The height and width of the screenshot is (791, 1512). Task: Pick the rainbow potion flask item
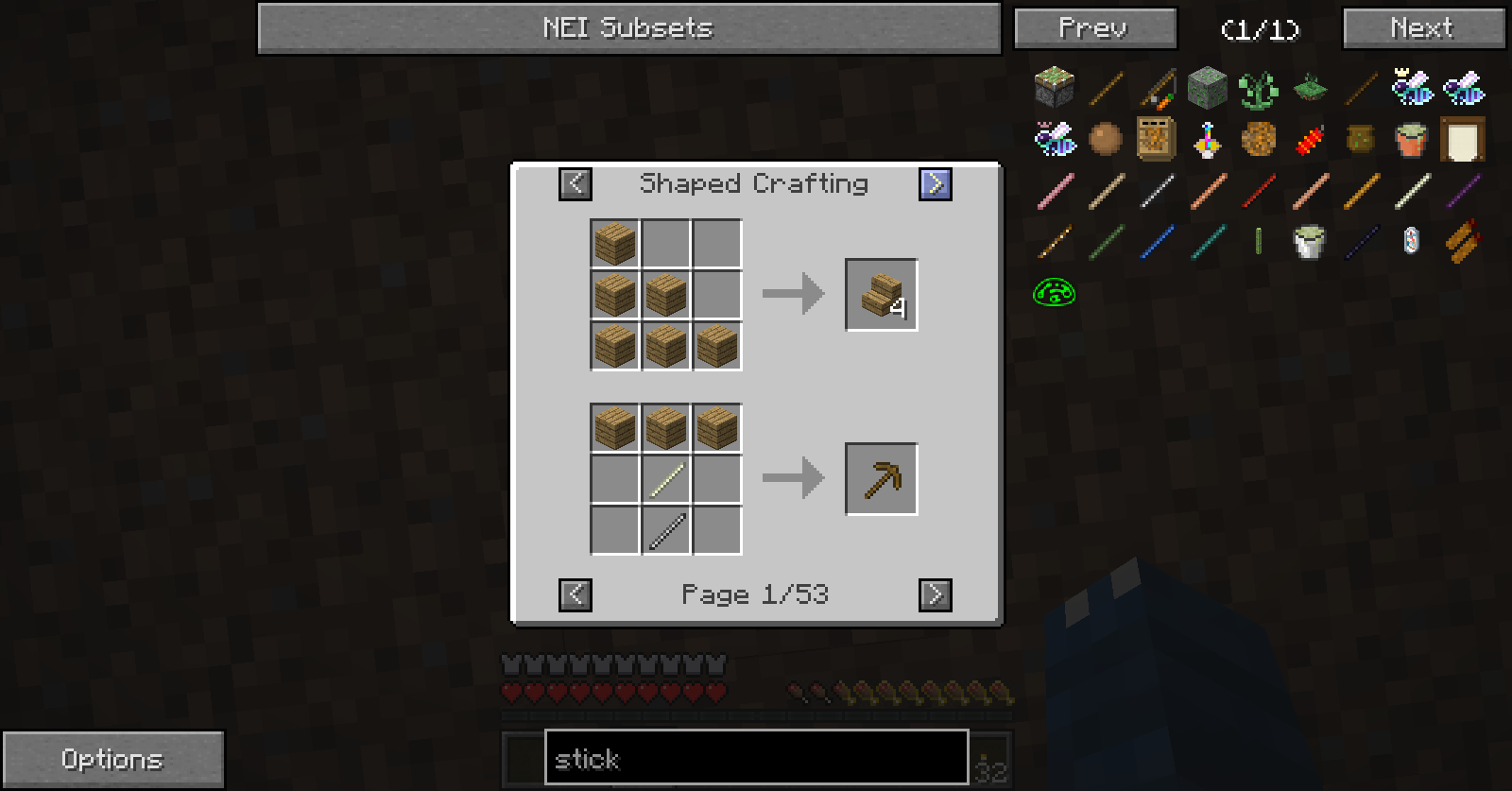click(1207, 140)
